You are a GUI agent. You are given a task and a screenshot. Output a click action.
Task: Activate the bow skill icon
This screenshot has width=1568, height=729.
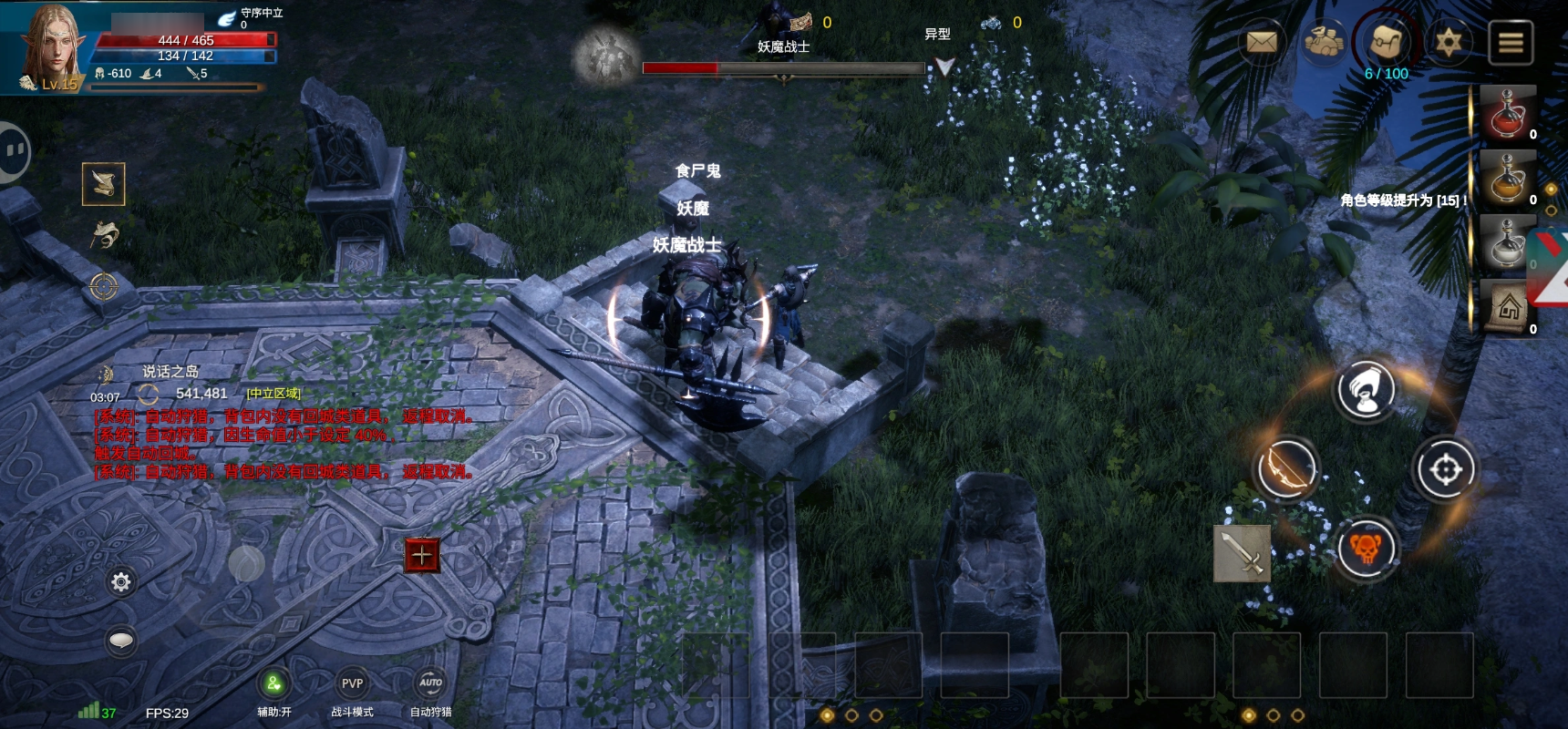[x=1286, y=469]
